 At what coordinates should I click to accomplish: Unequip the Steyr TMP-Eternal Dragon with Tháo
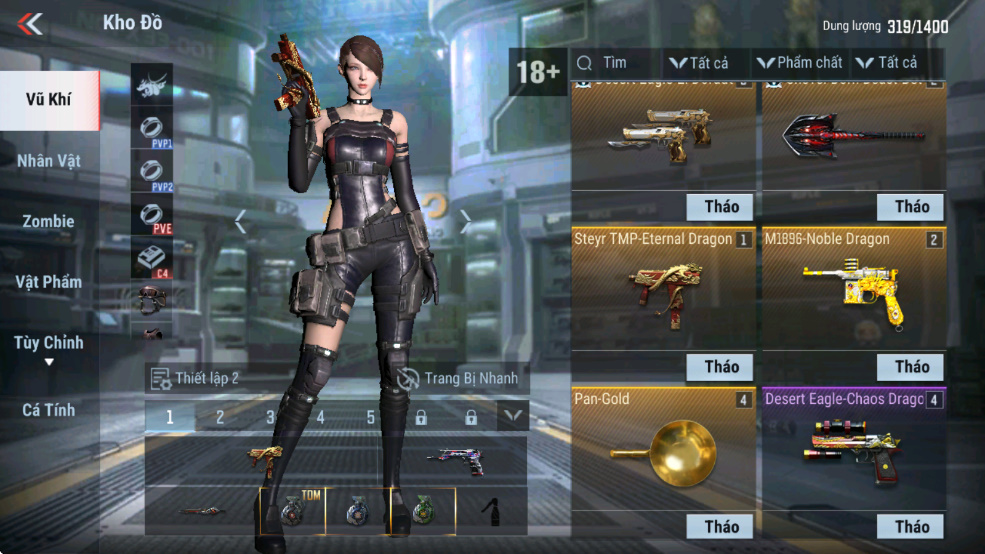(721, 367)
